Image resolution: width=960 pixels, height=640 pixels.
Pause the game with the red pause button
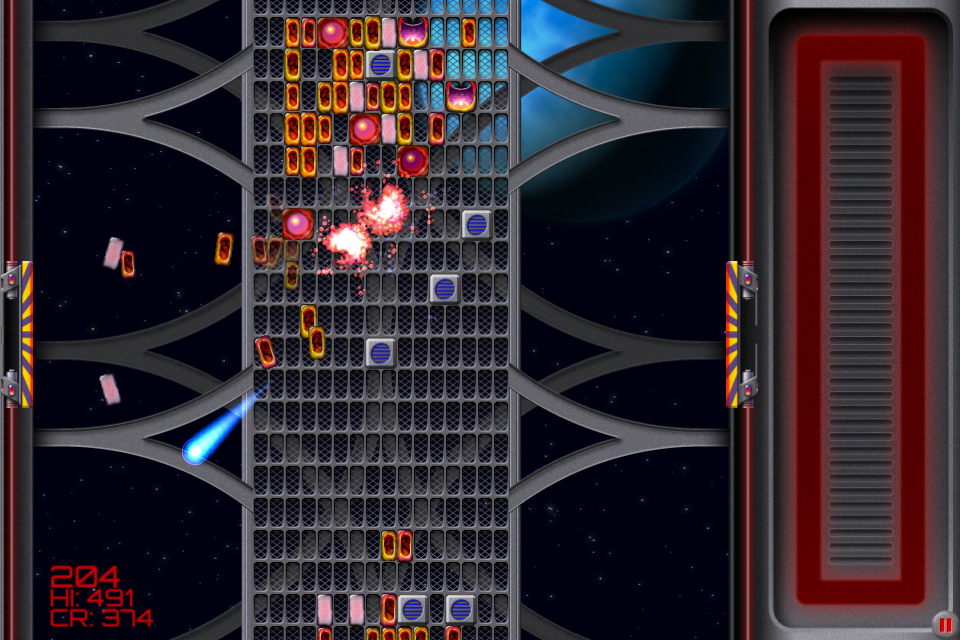(944, 625)
